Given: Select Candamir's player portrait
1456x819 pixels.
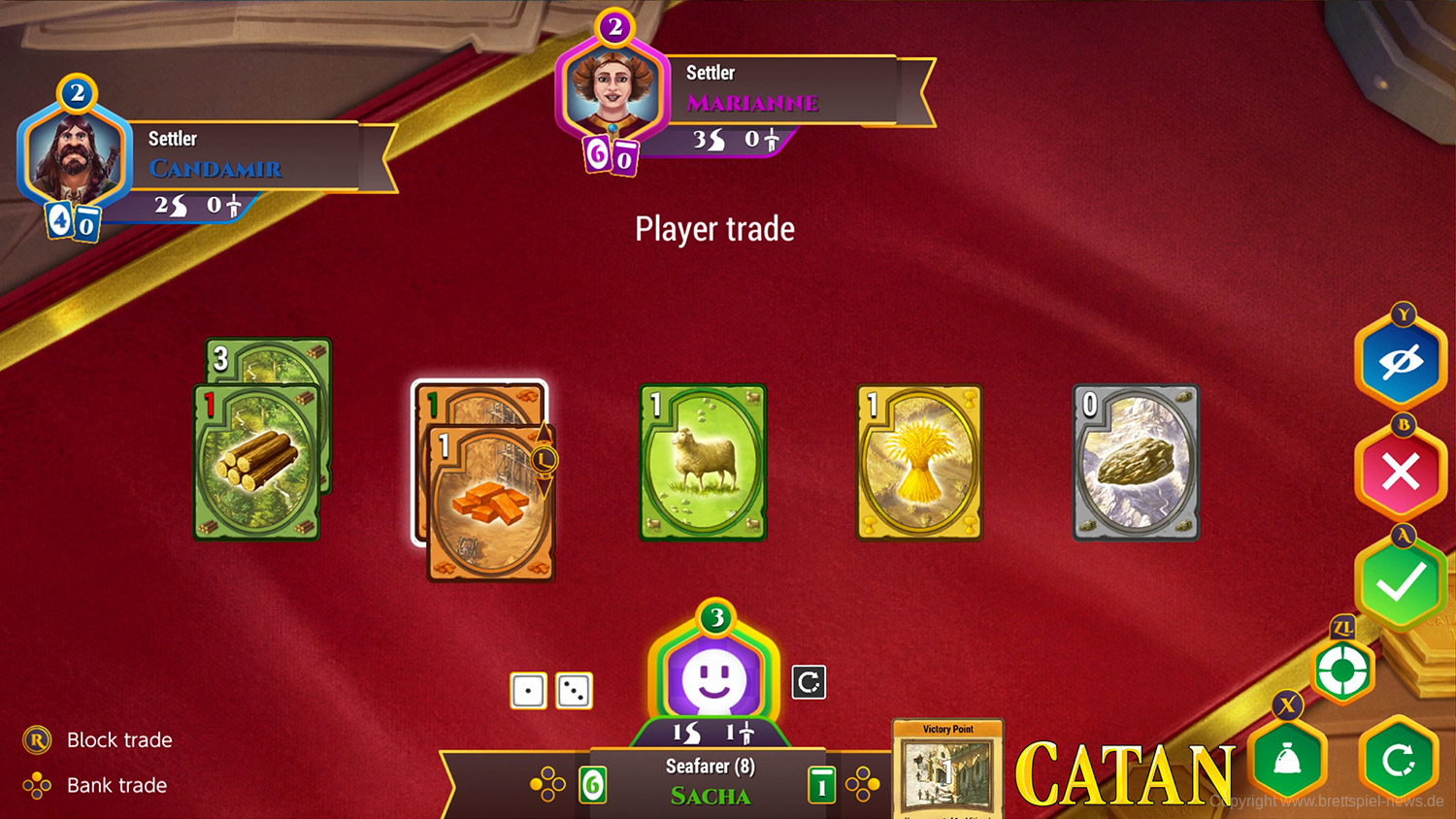Looking at the screenshot, I should 74,157.
